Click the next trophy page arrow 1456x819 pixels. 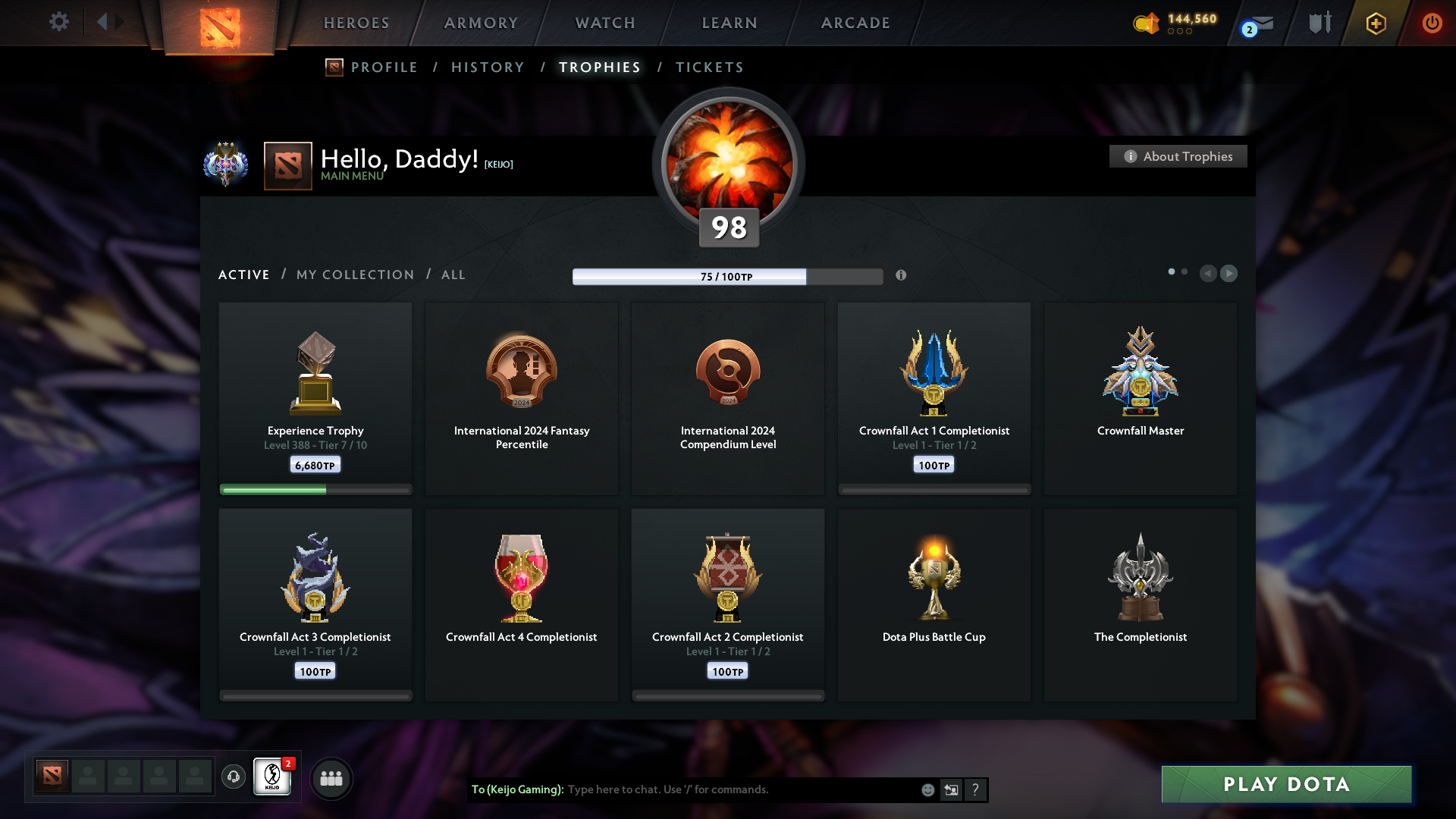point(1229,274)
